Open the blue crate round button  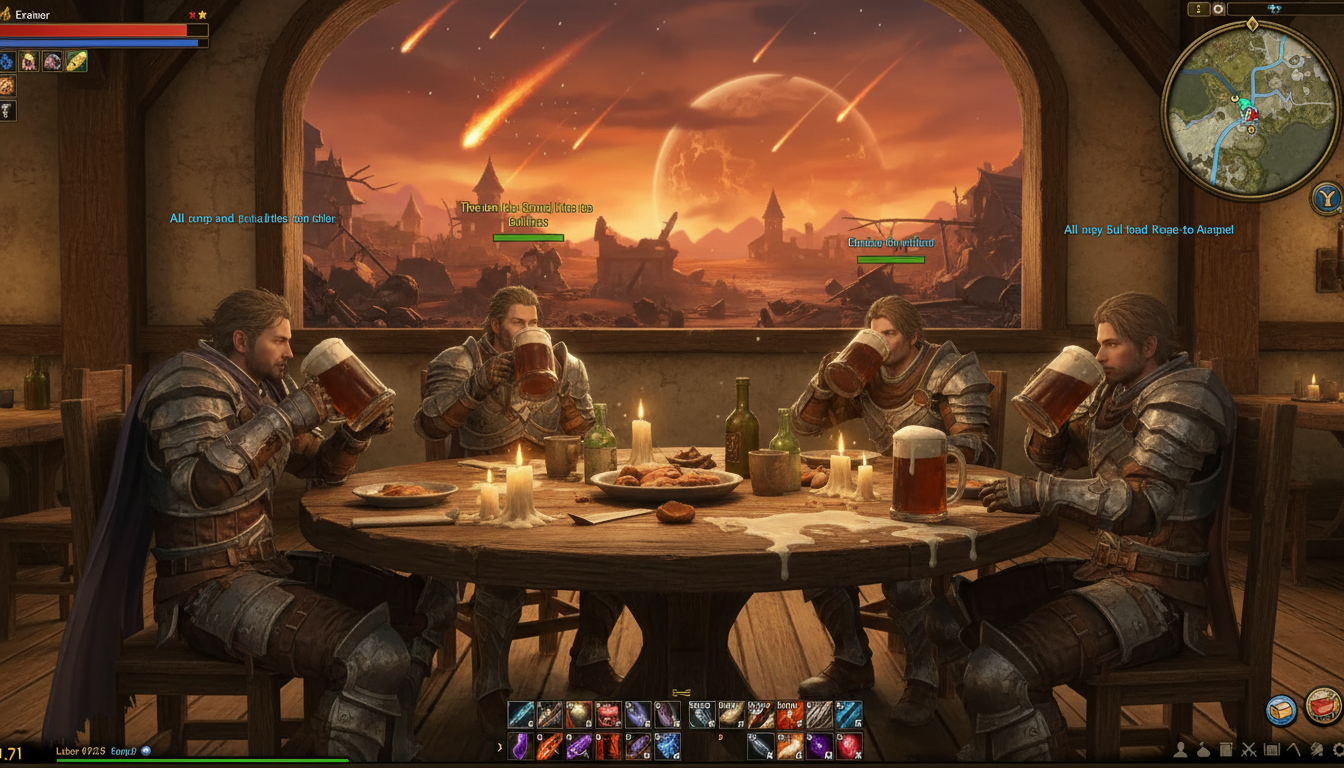(1281, 710)
